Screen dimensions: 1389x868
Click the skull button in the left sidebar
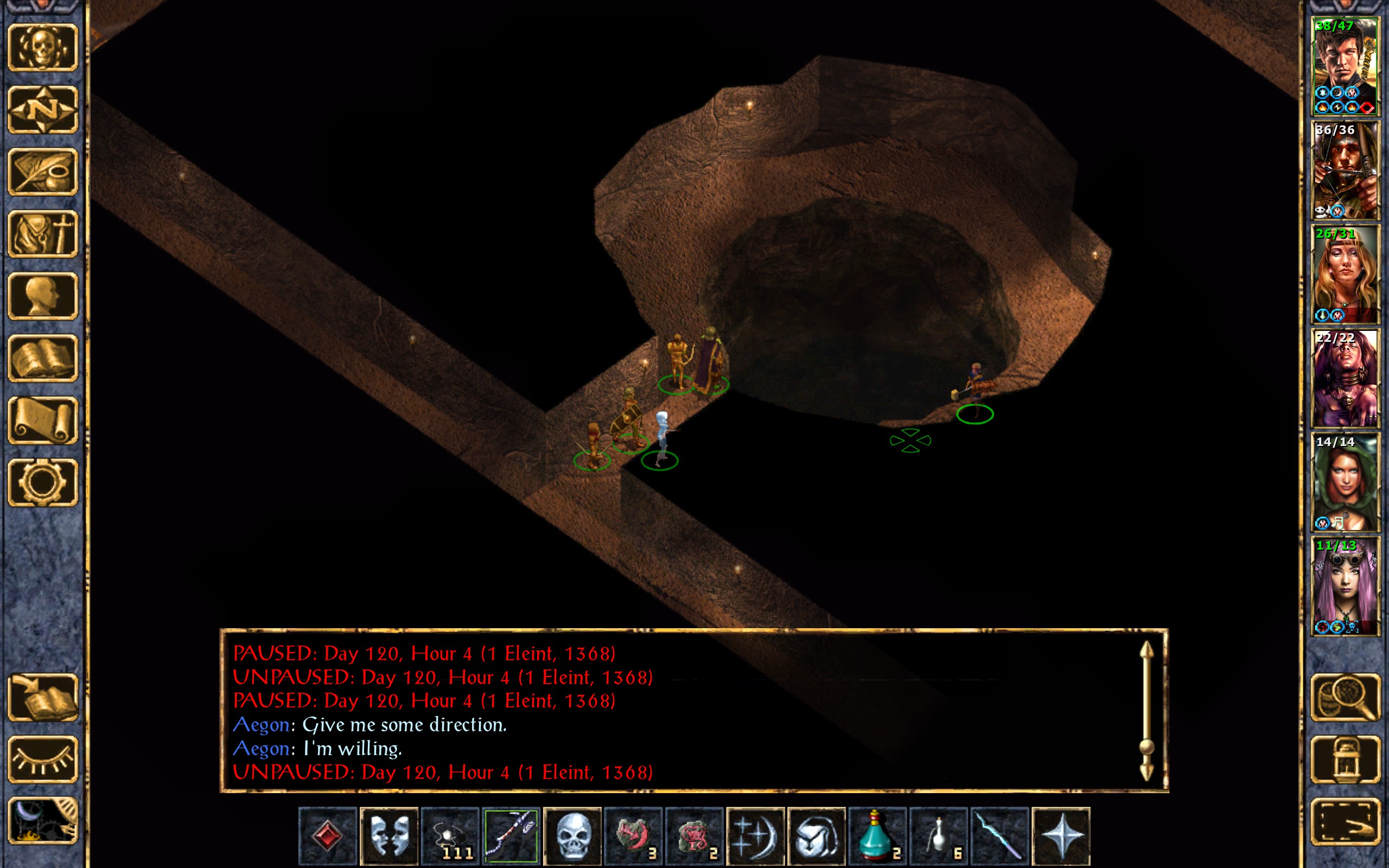click(x=42, y=47)
